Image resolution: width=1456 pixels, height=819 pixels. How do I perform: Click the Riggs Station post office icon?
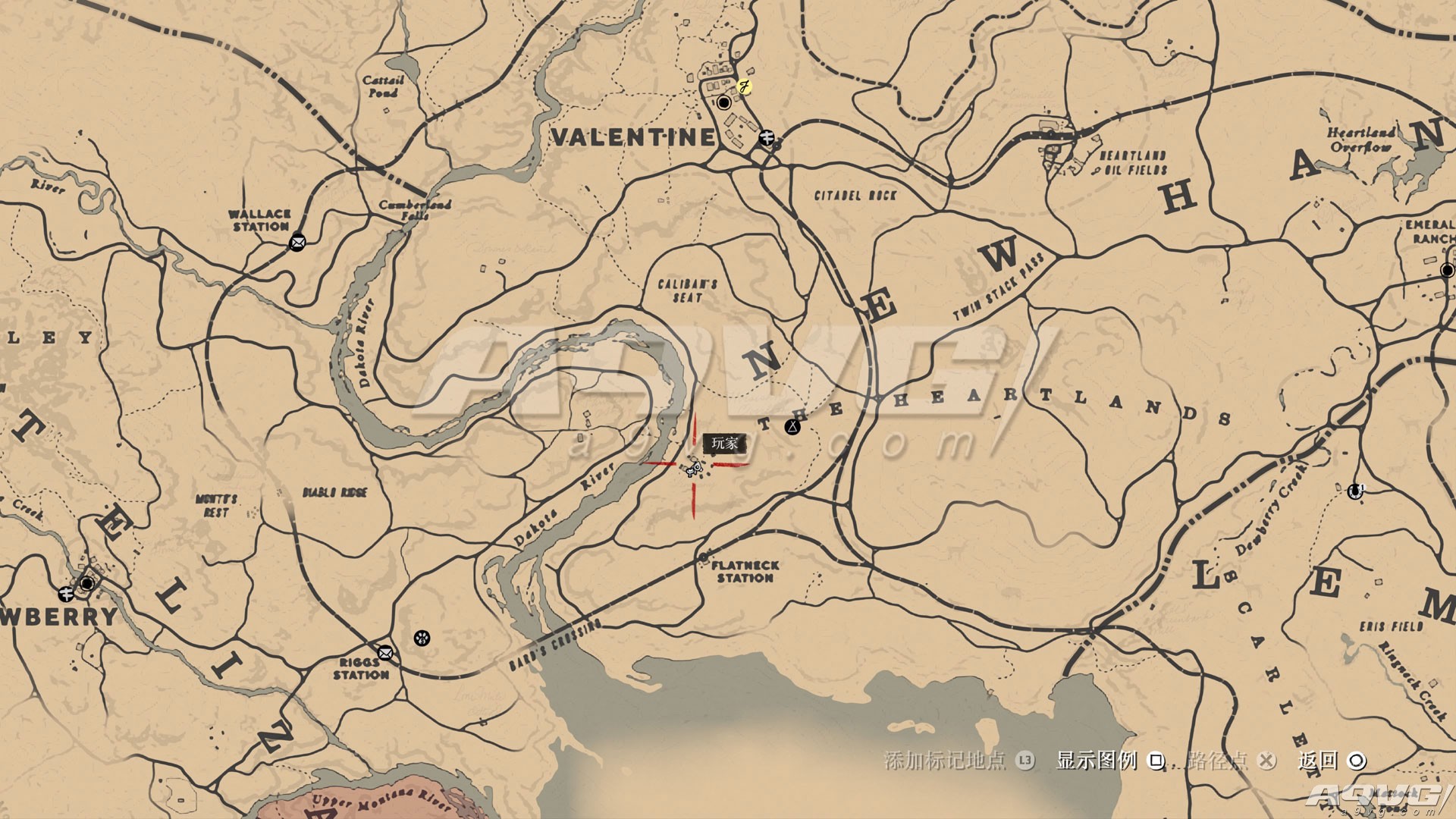385,652
